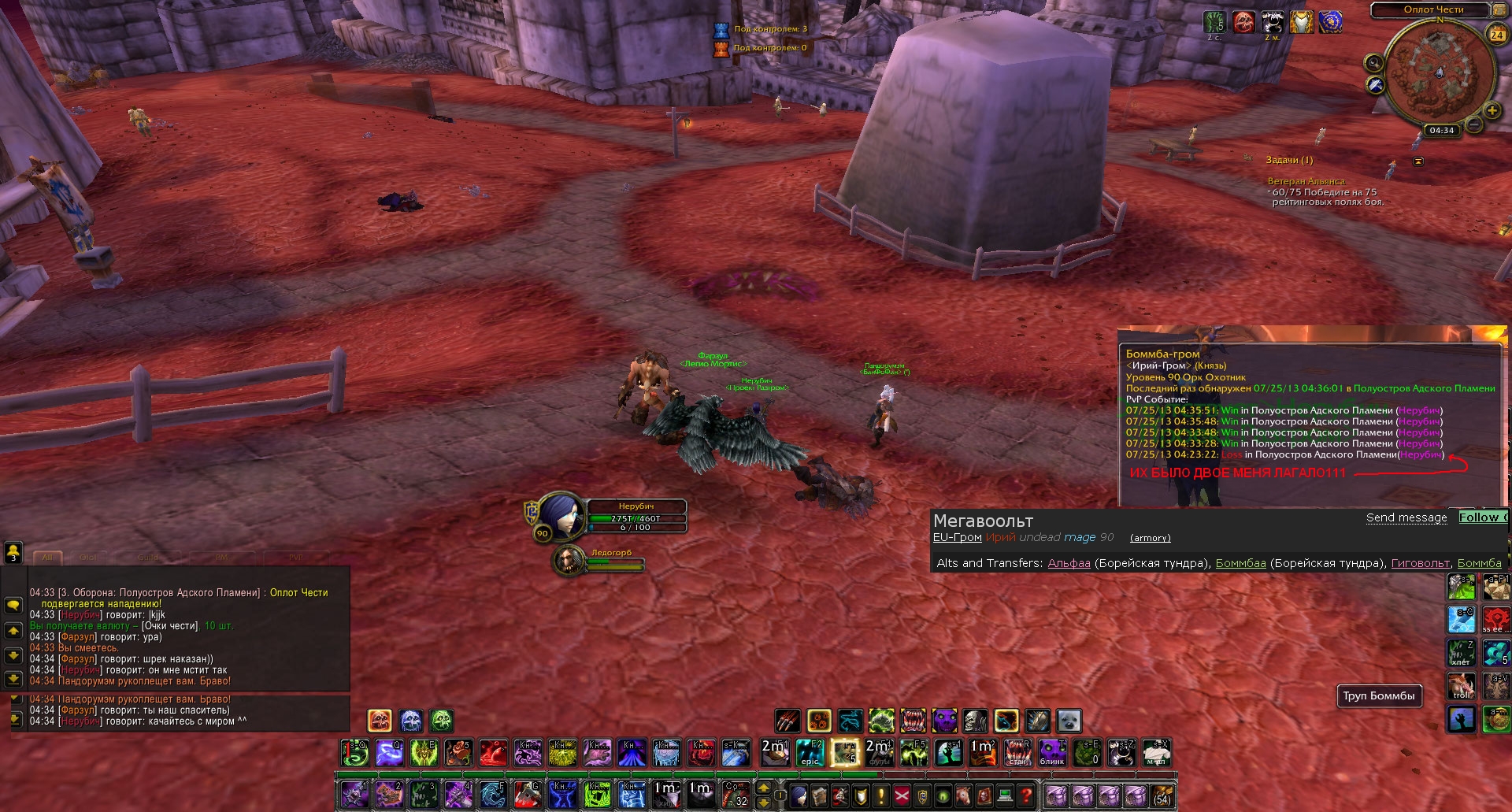This screenshot has height=812, width=1512.
Task: Click the Send message link
Action: pyautogui.click(x=1406, y=517)
